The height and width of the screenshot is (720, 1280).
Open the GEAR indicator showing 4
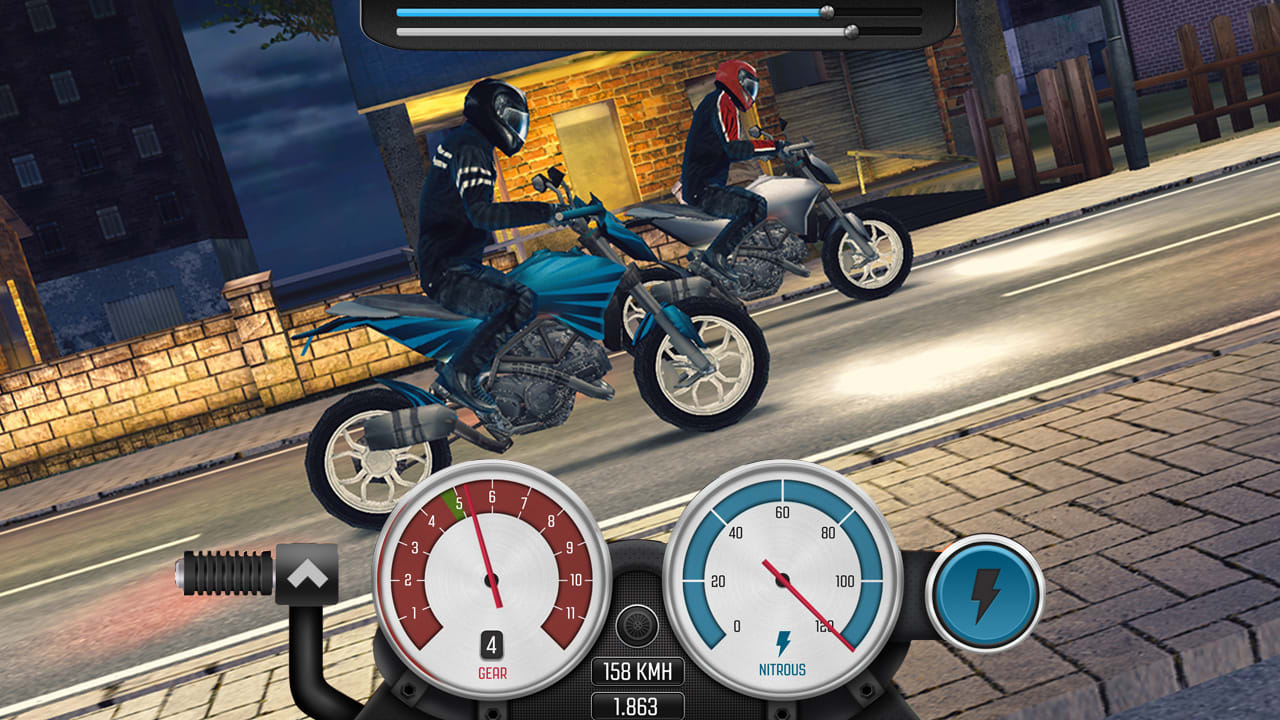pyautogui.click(x=490, y=645)
